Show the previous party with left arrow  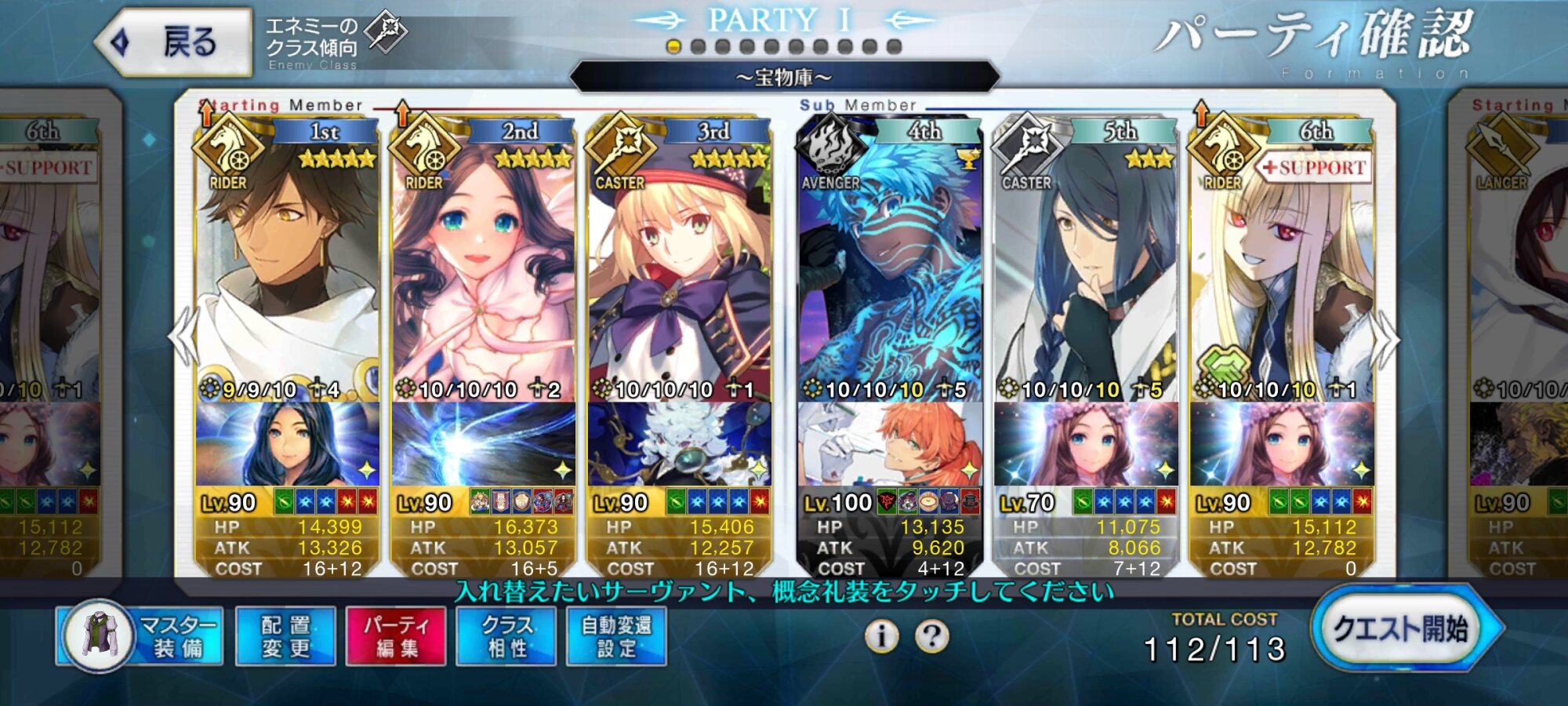pos(185,337)
